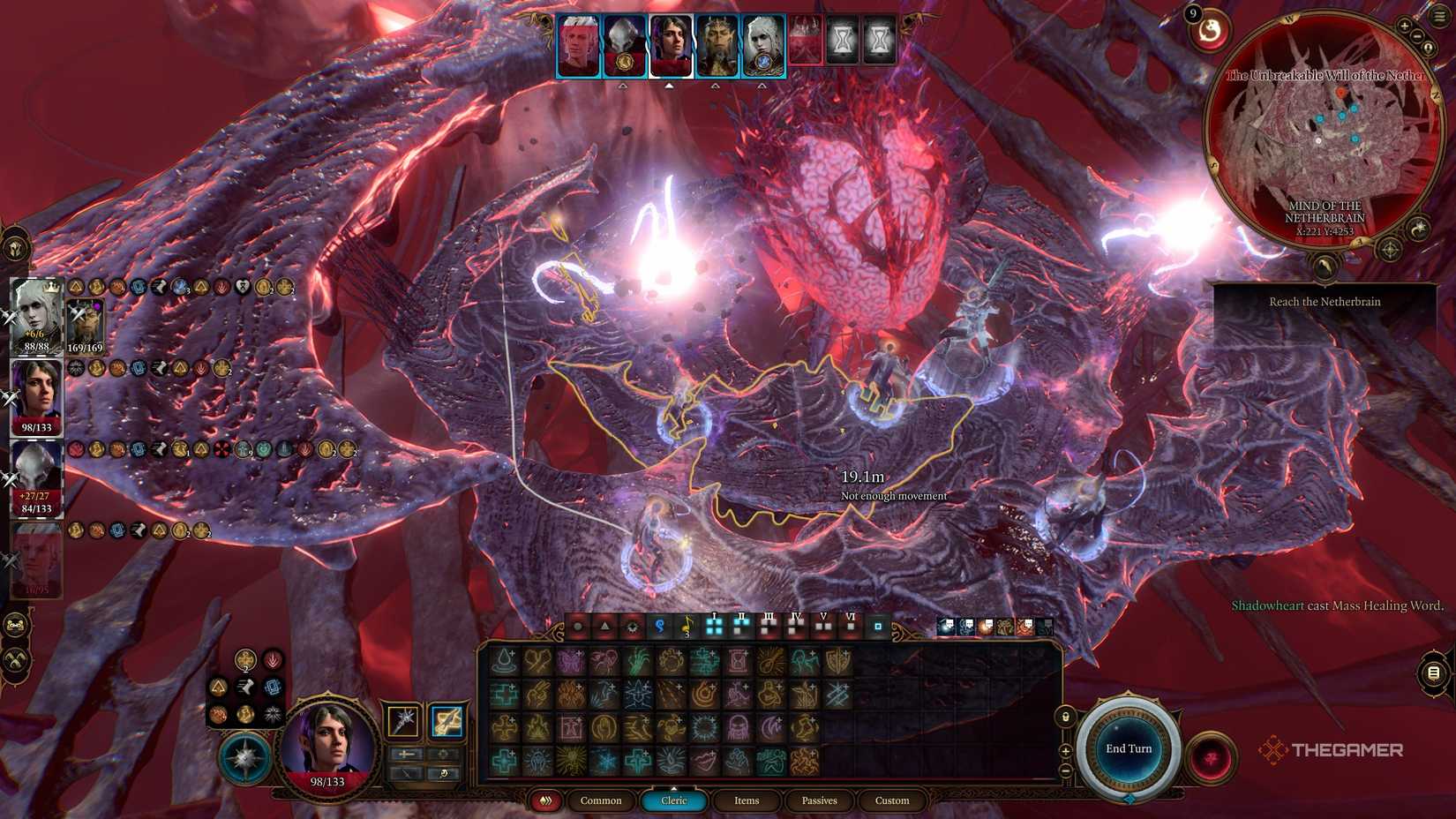Toggle the padlock to lock the hotbar
Screen dimensions: 1456x819
(x=1066, y=715)
